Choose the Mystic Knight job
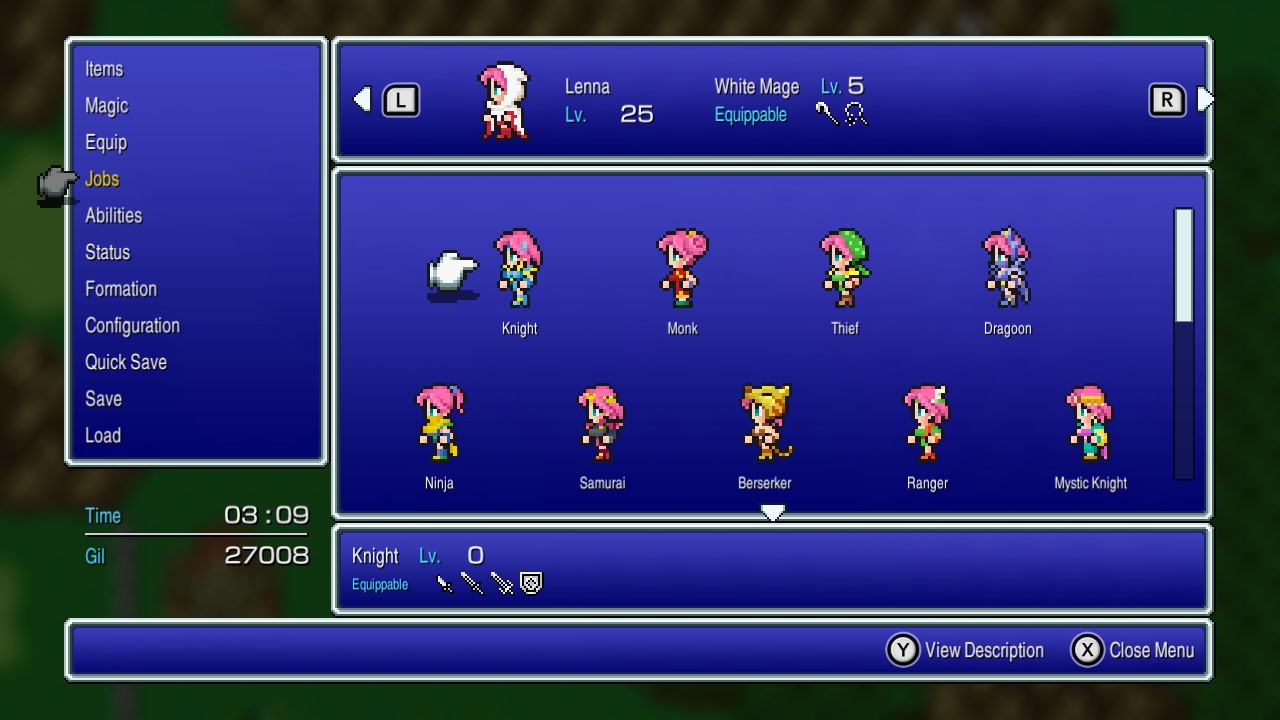Screen dimensions: 1280x720 [1090, 425]
